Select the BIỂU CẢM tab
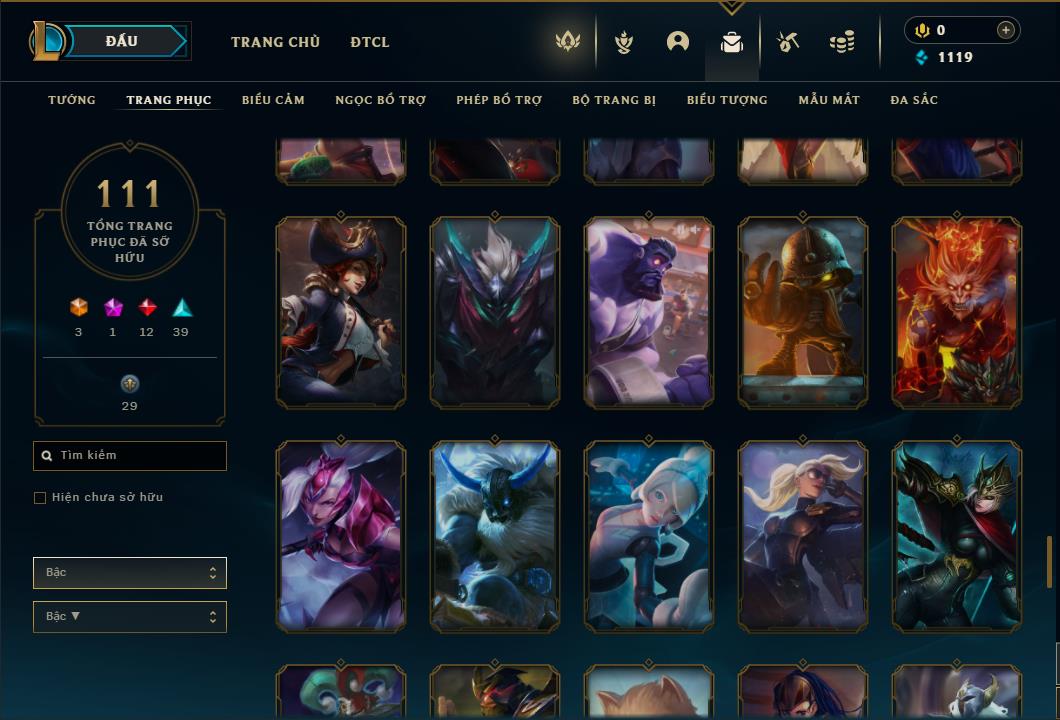 (x=273, y=100)
